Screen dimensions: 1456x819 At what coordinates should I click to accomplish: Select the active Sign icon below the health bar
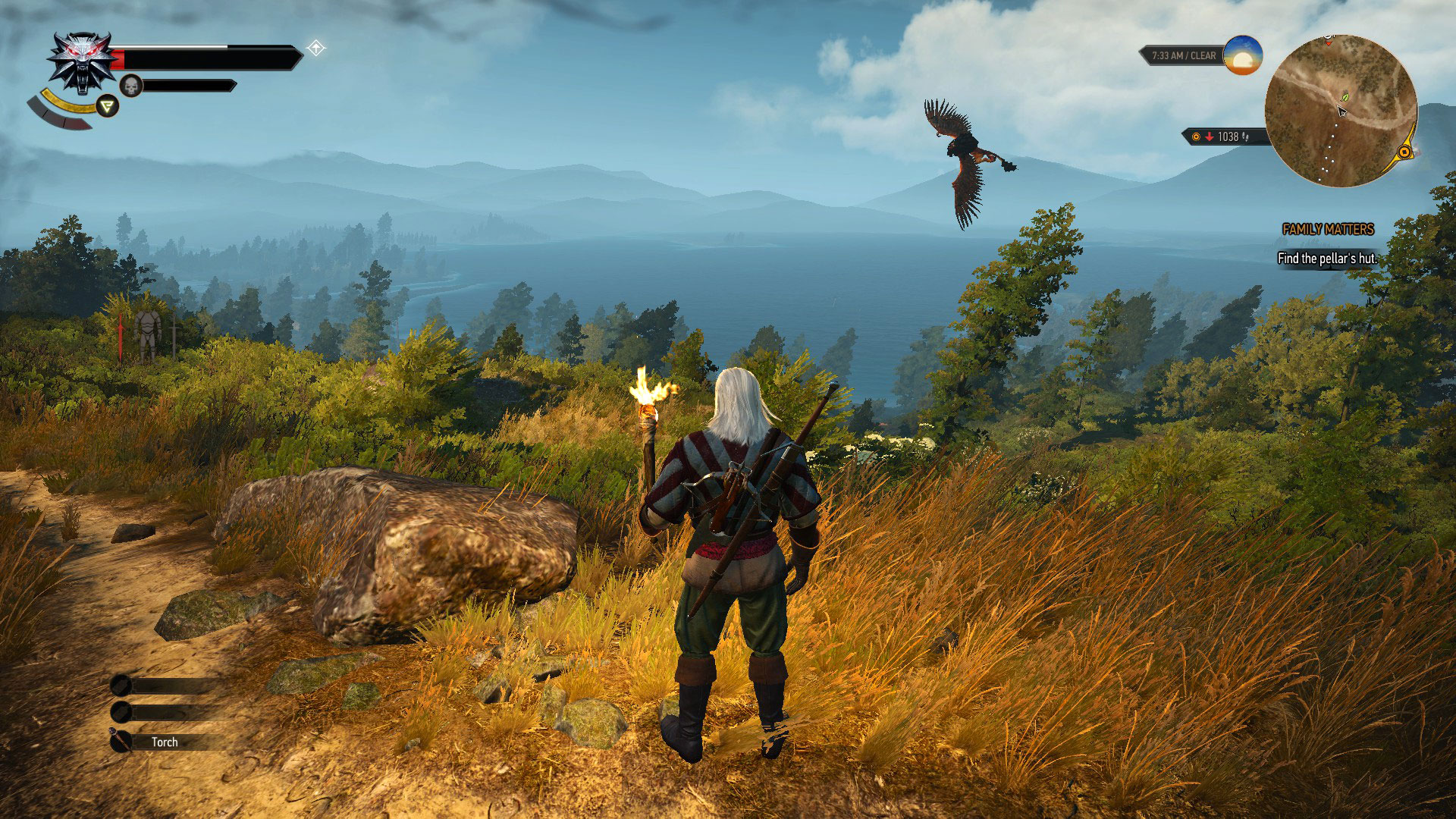click(x=108, y=106)
